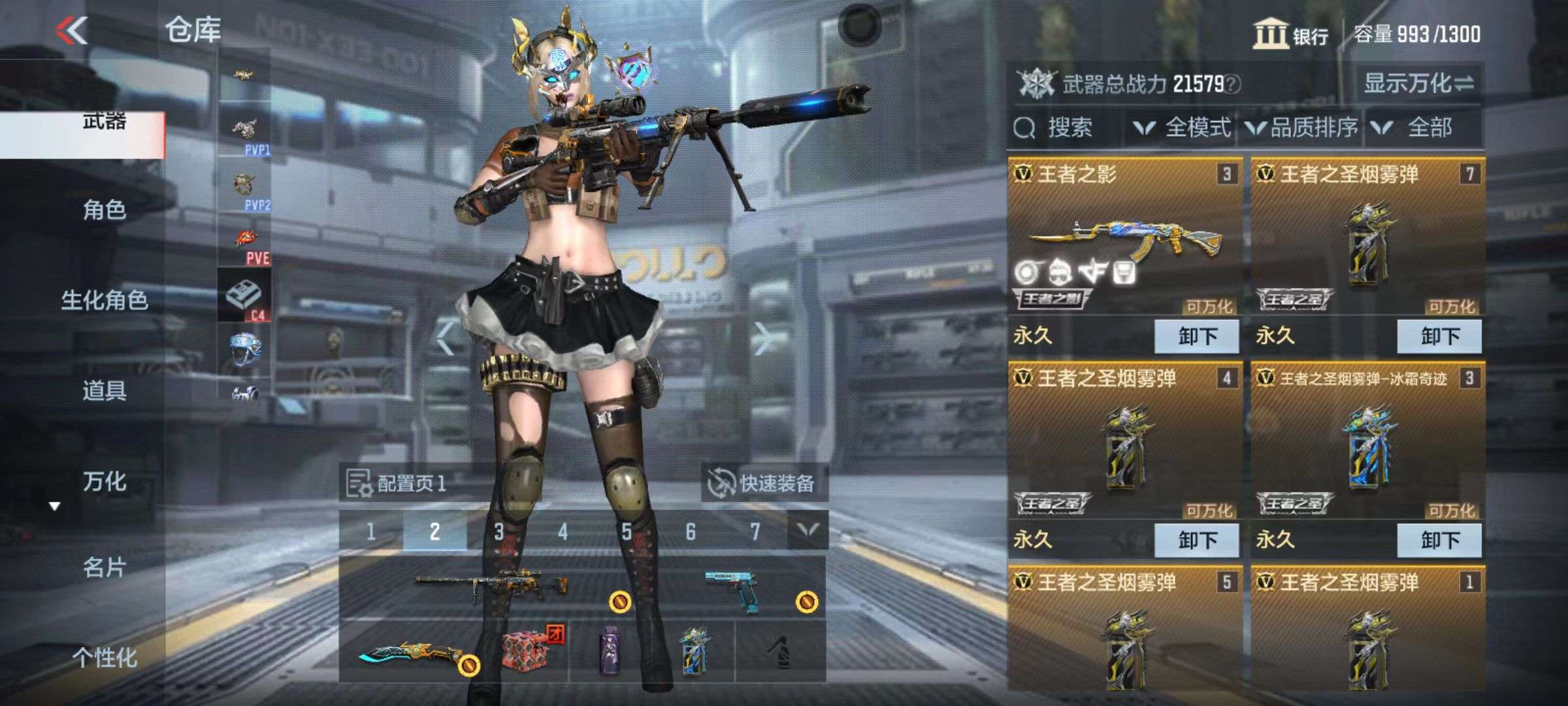Switch to loadout slot 5

627,532
